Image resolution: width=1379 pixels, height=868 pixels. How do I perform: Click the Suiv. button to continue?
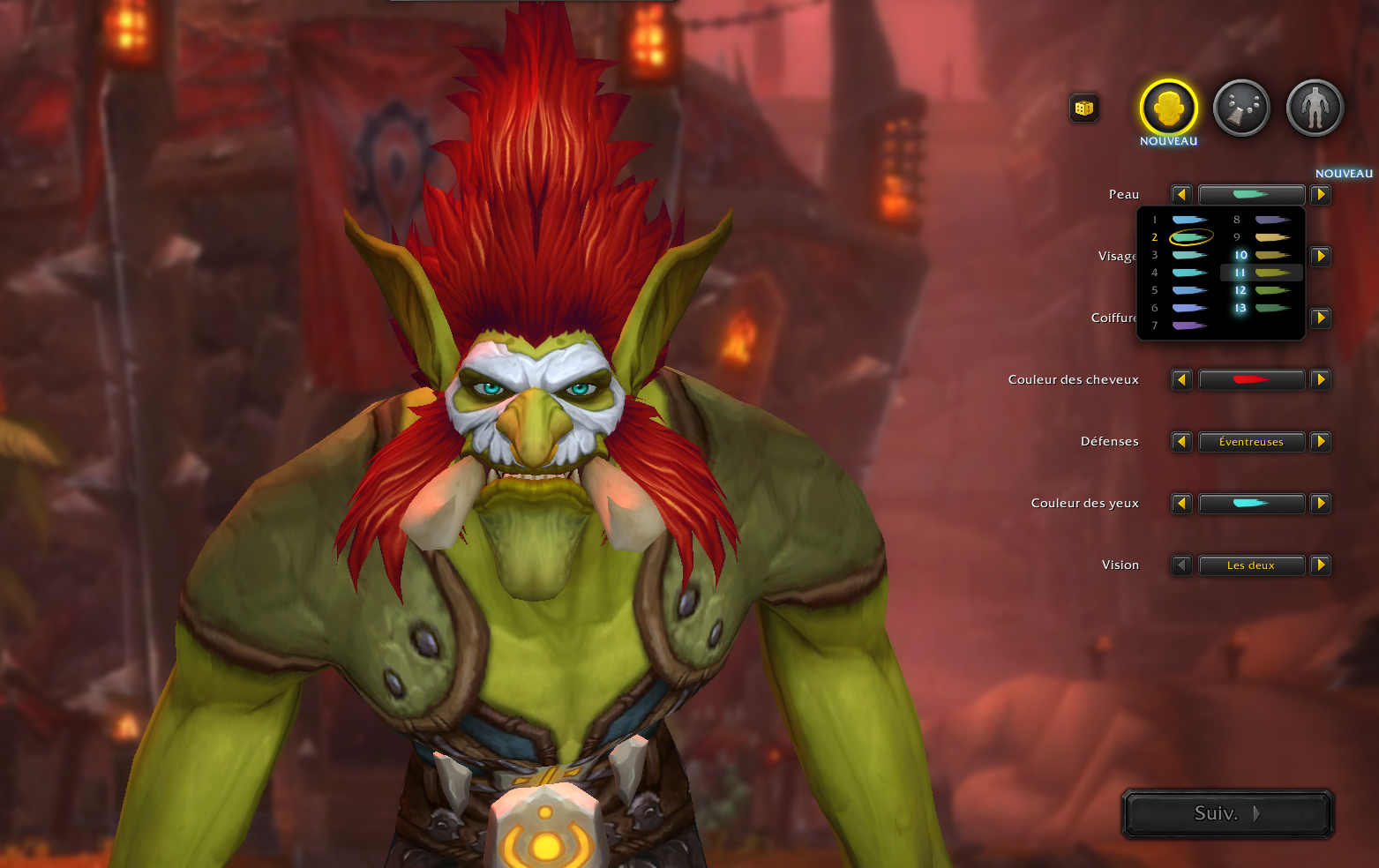(x=1226, y=813)
